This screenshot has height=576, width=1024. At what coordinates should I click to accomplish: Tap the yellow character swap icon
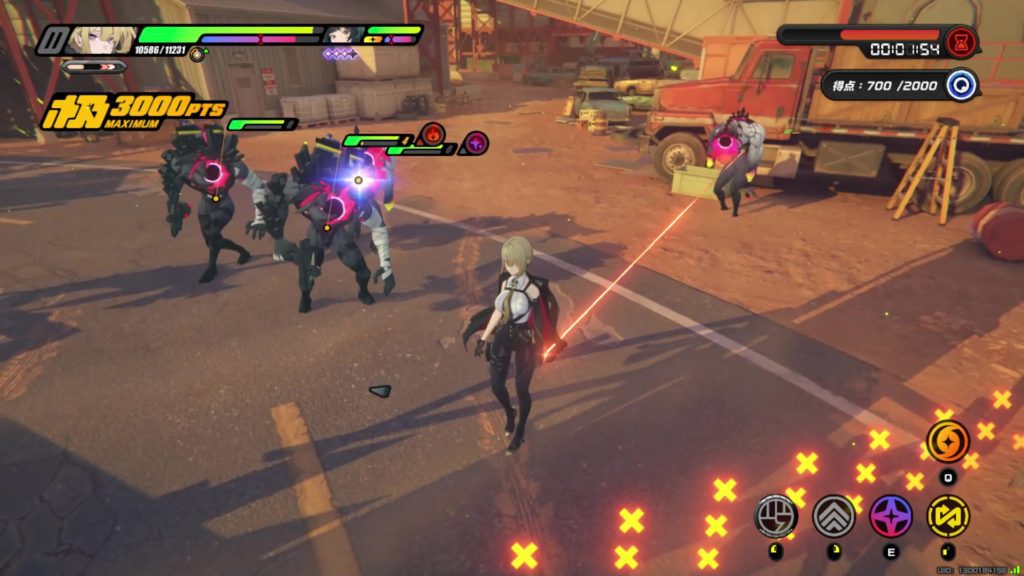947,516
